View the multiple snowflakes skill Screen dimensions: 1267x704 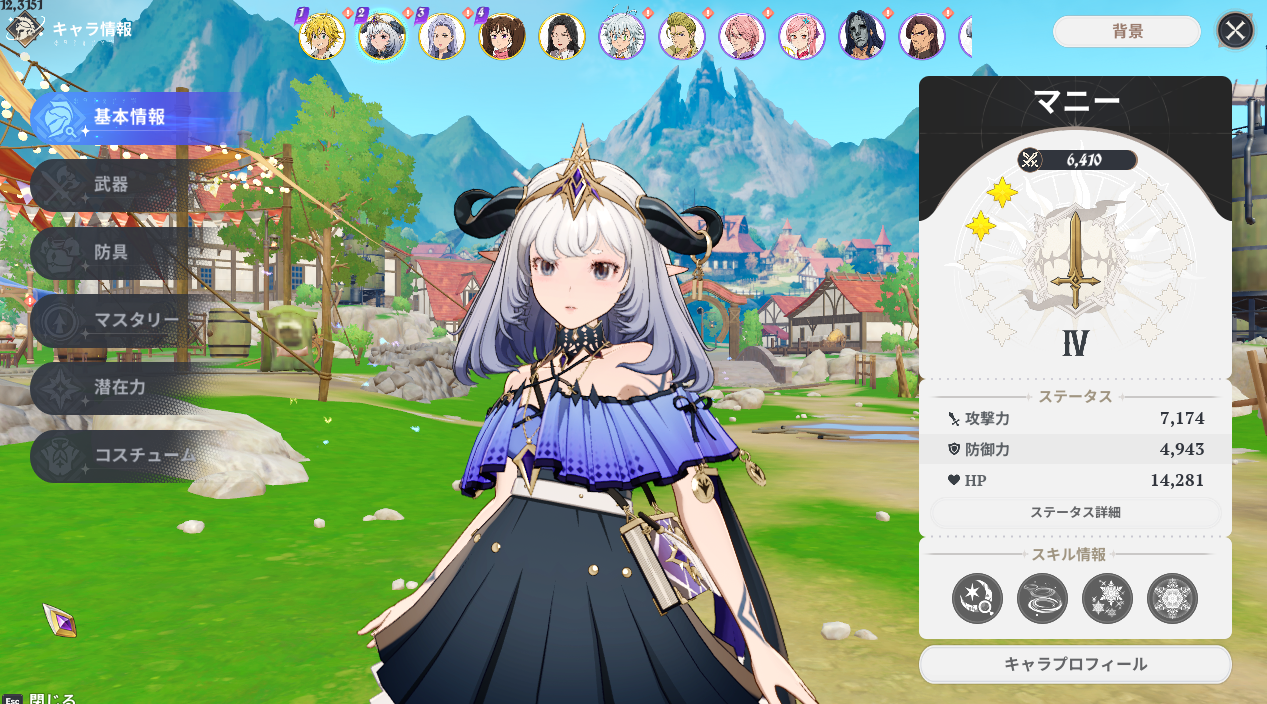point(1107,599)
